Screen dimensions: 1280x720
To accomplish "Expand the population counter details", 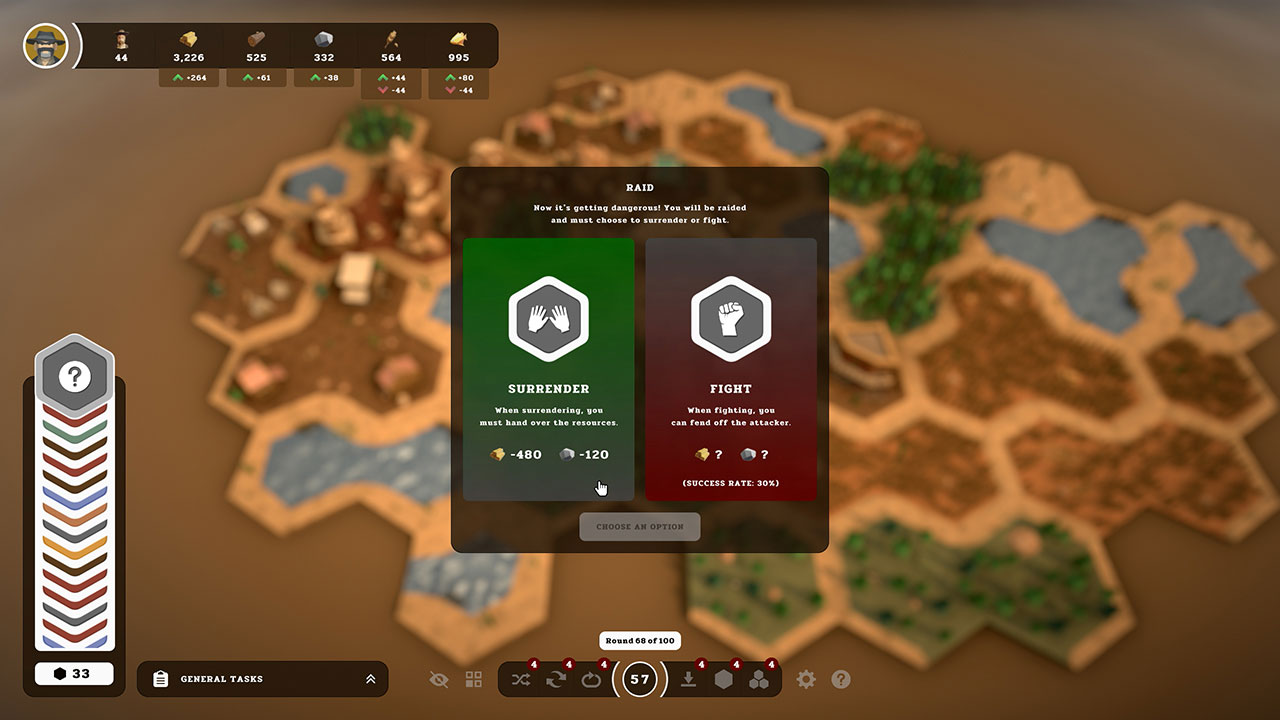I will [120, 45].
